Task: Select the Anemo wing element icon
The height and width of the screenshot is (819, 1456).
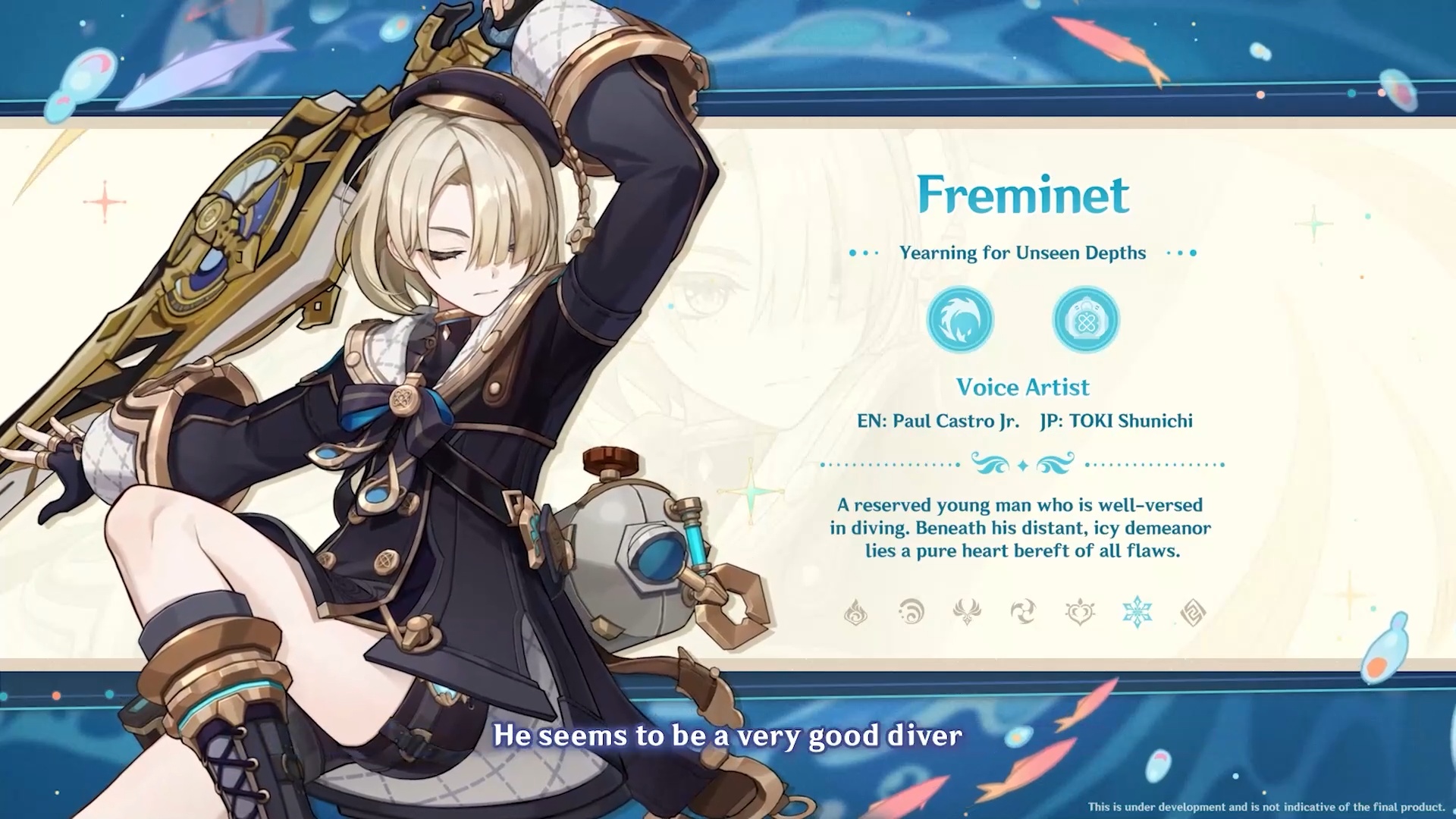Action: pyautogui.click(x=967, y=612)
